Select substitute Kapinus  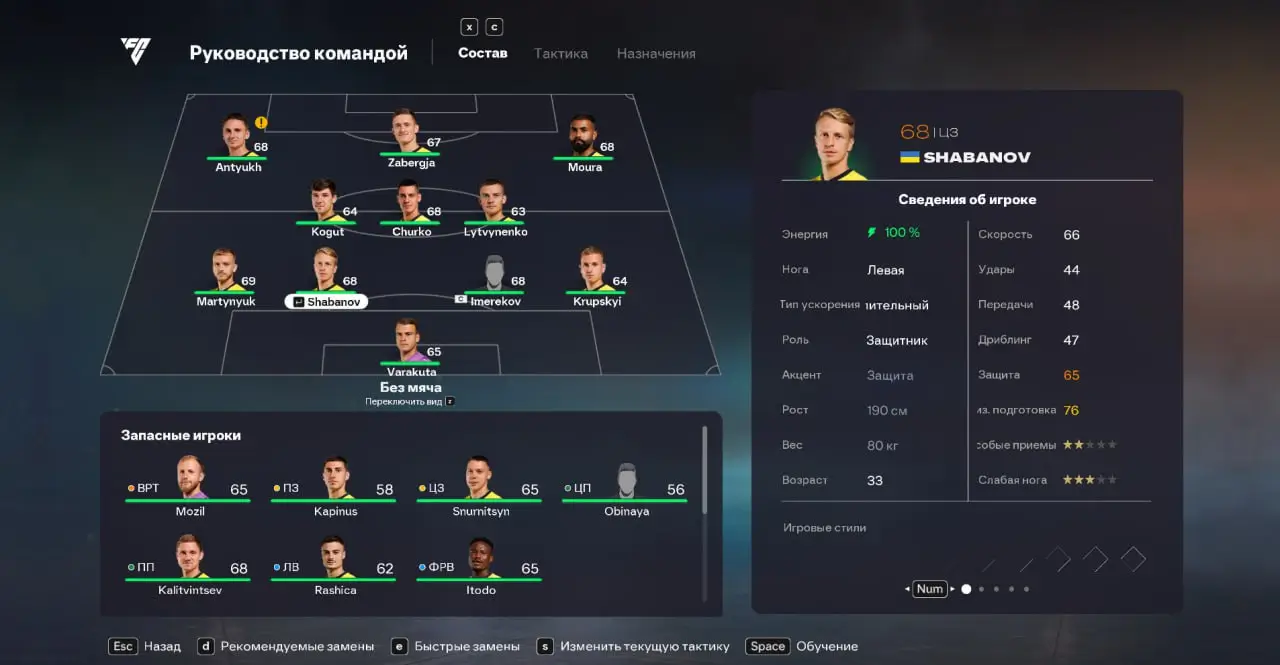335,484
